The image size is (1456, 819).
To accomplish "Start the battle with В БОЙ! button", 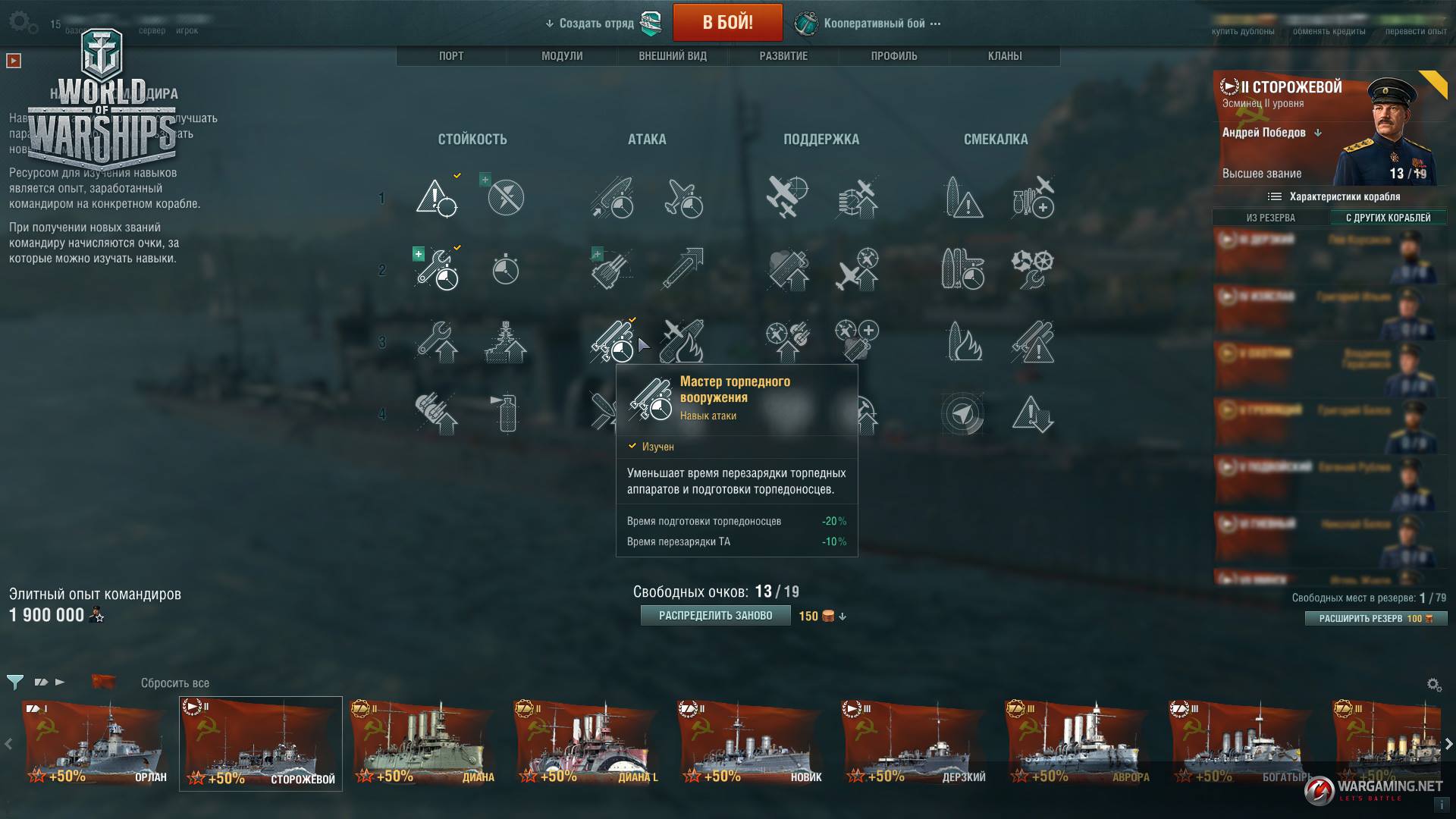I will [x=727, y=23].
